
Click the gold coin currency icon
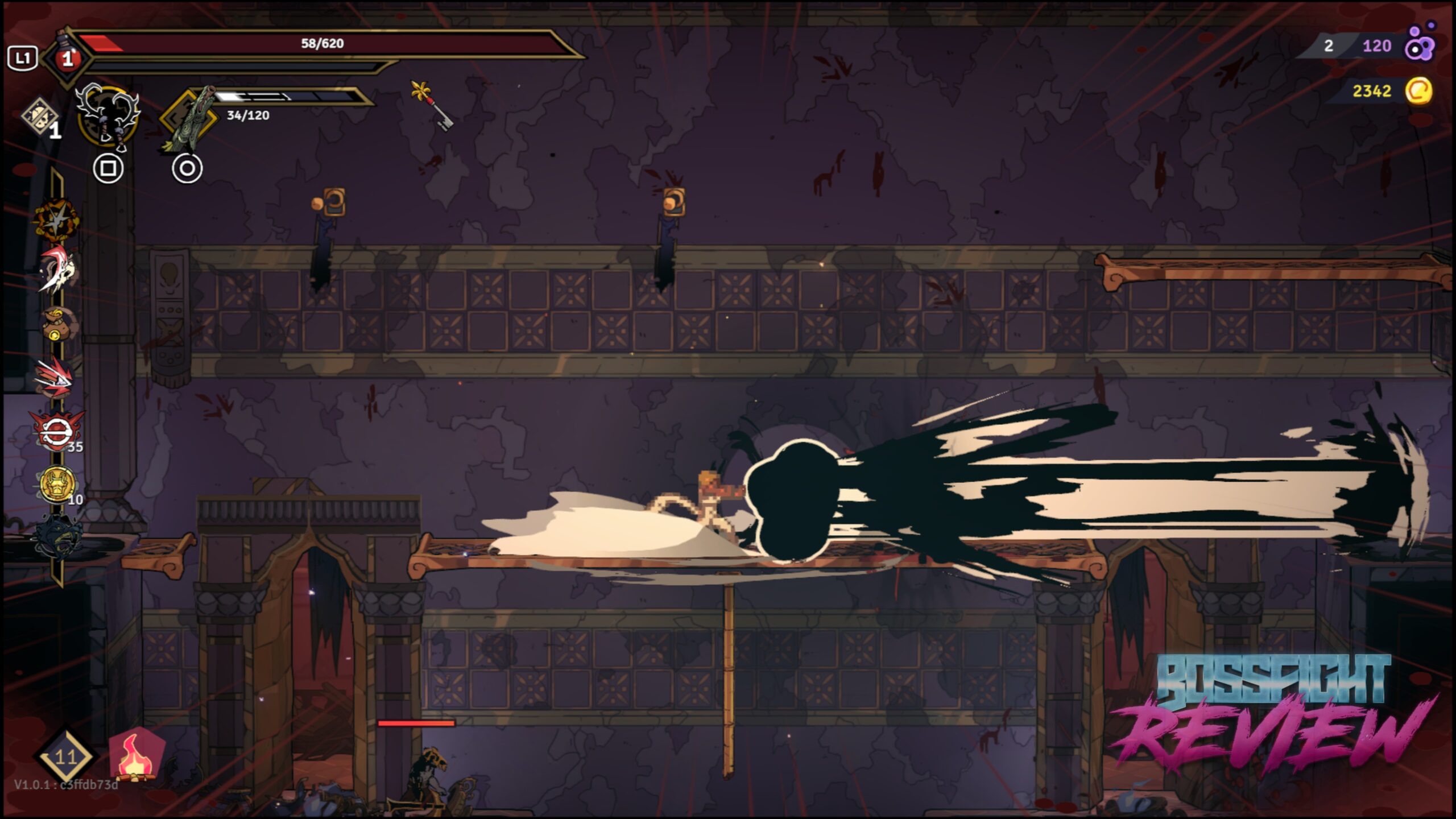[1418, 91]
